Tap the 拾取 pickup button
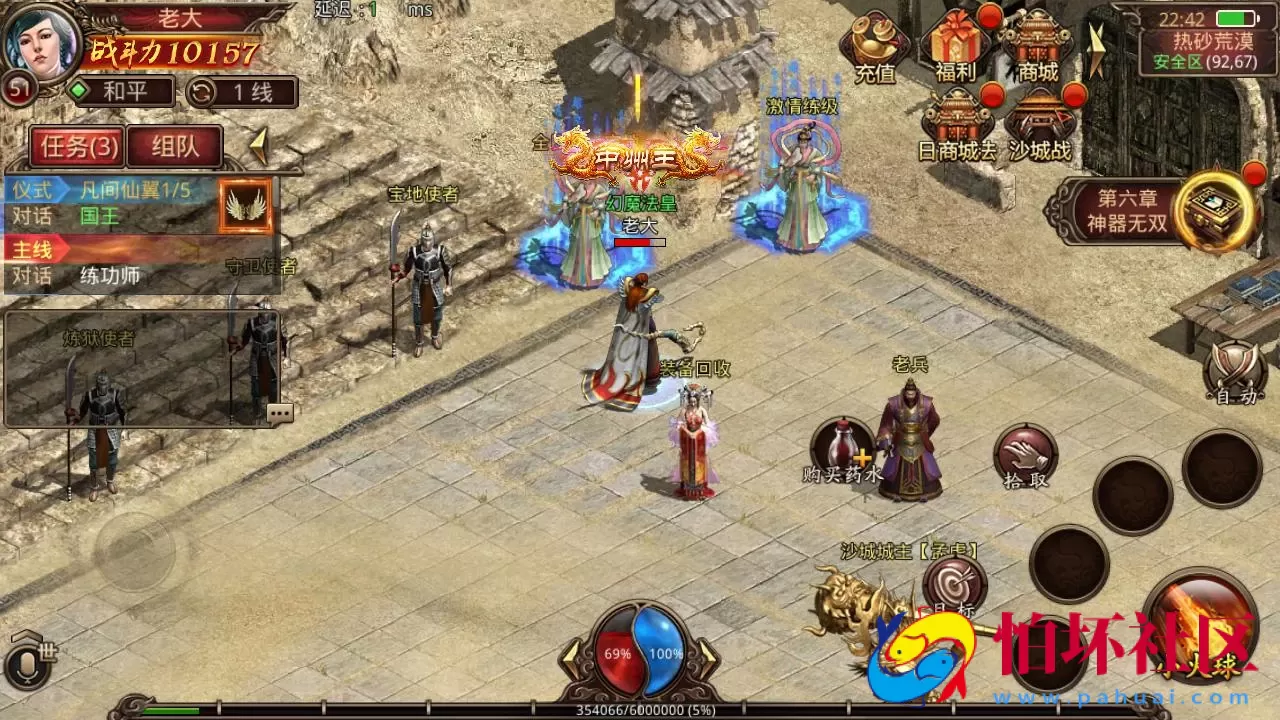Screen dimensions: 1280x720 1025,456
